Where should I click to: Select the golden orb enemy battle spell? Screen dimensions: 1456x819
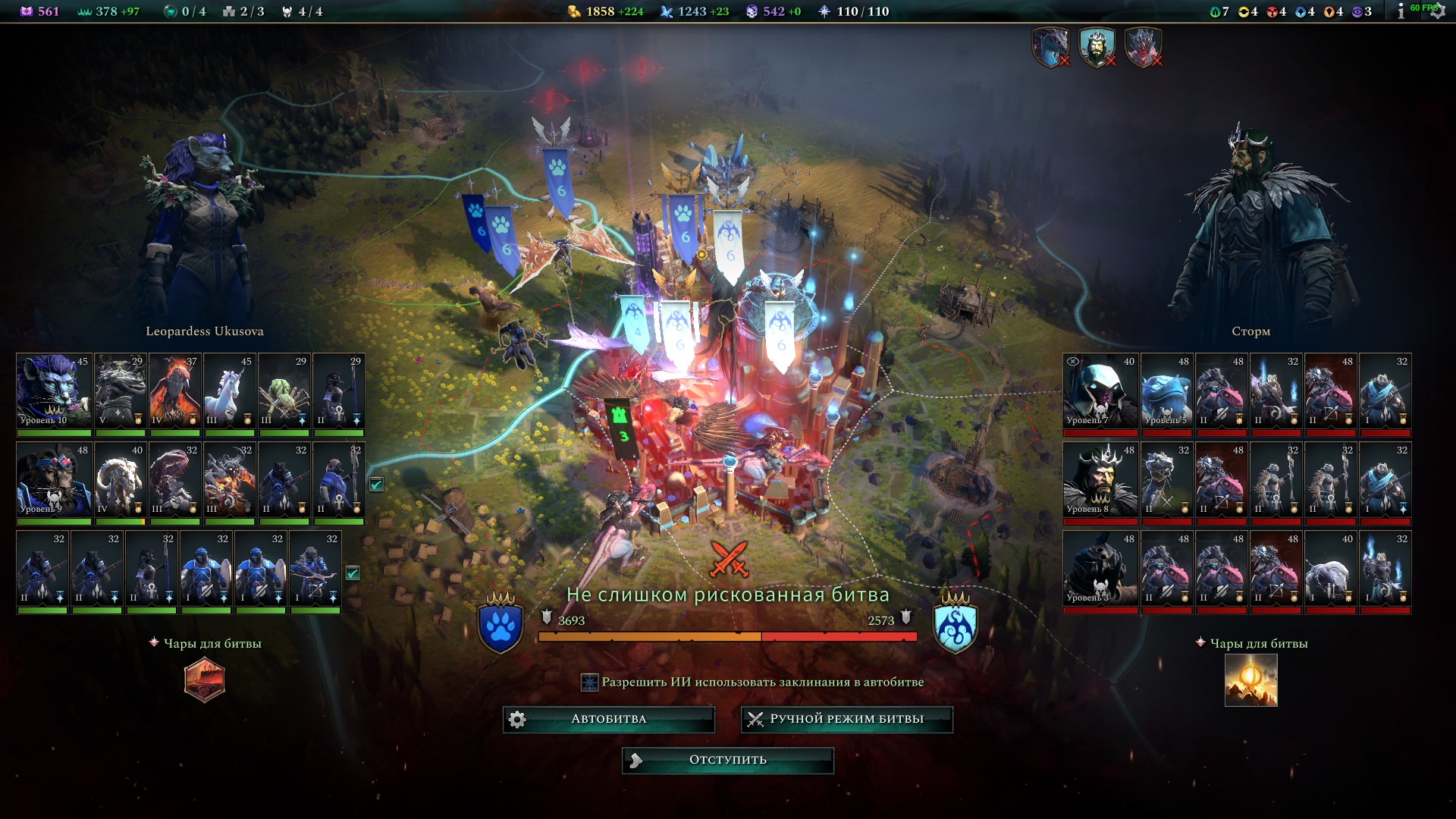(1250, 680)
